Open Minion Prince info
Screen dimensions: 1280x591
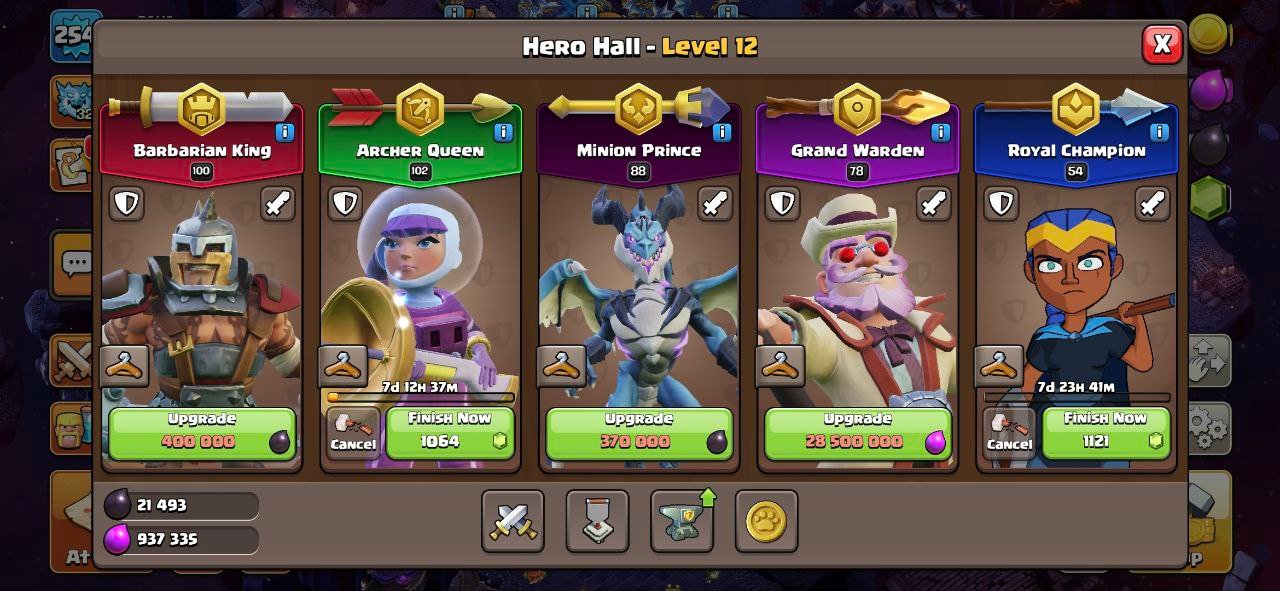pyautogui.click(x=722, y=132)
